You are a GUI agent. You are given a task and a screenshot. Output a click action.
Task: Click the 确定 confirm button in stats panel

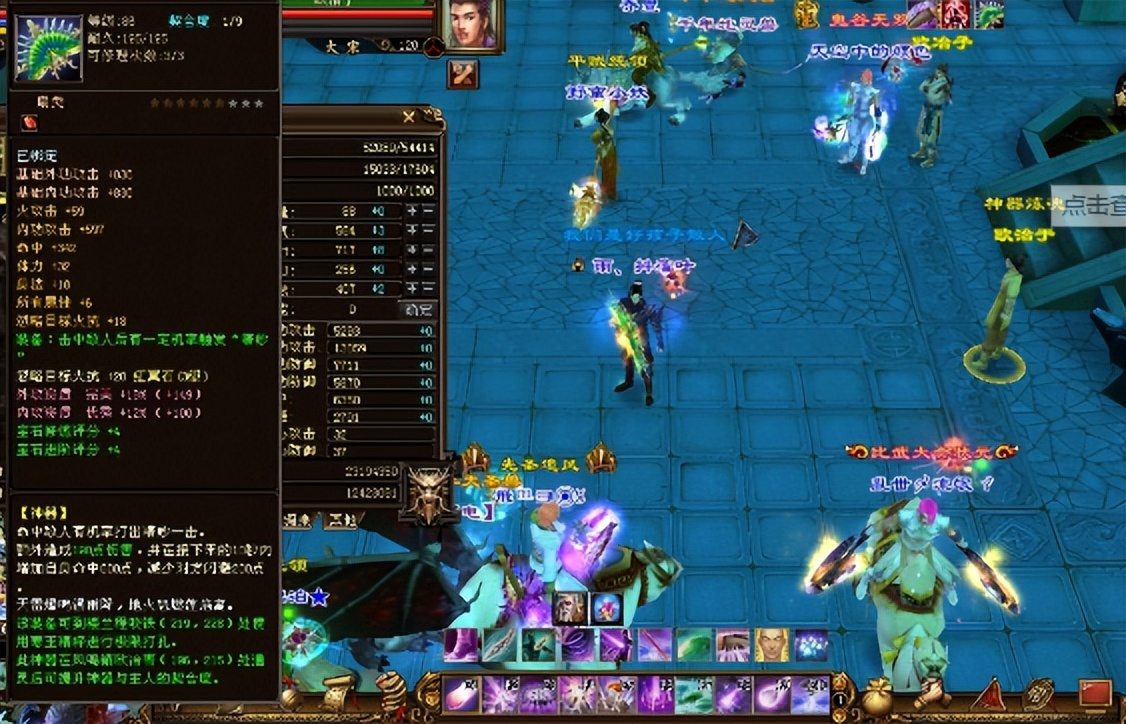pyautogui.click(x=416, y=310)
